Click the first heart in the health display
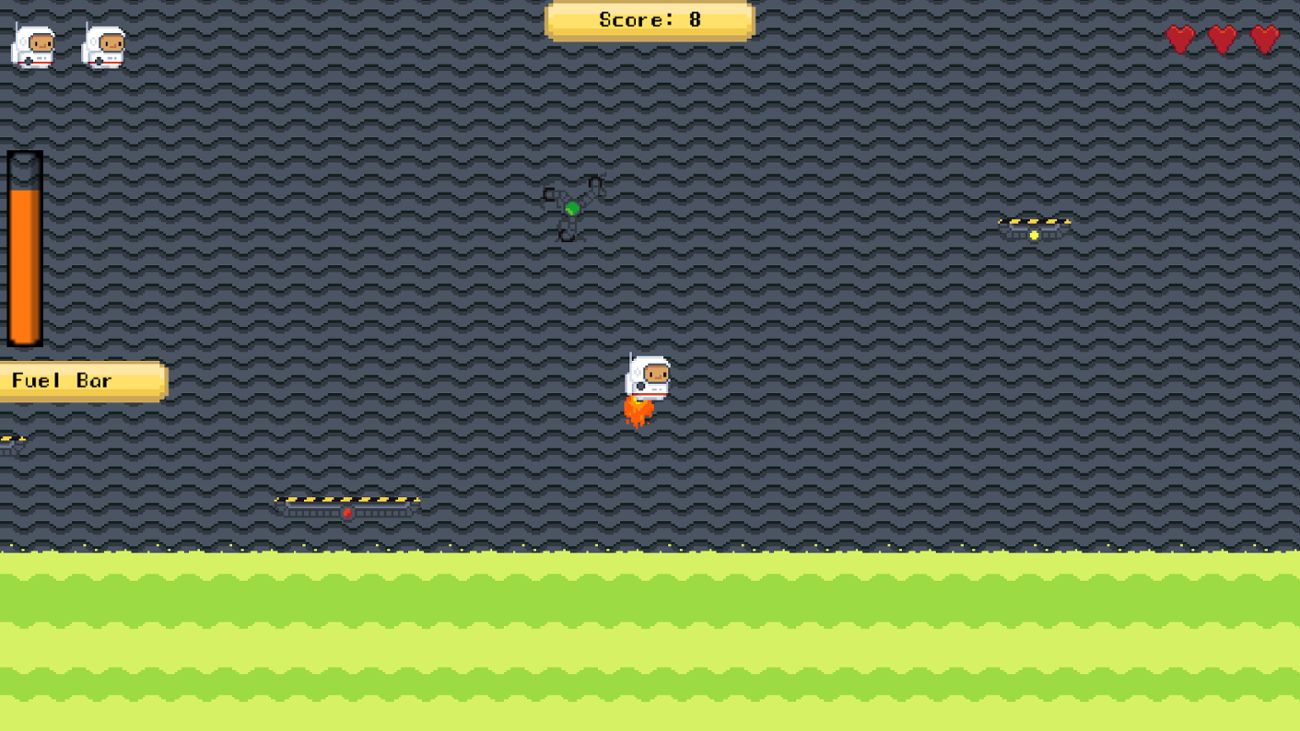Image resolution: width=1300 pixels, height=731 pixels. [1182, 39]
